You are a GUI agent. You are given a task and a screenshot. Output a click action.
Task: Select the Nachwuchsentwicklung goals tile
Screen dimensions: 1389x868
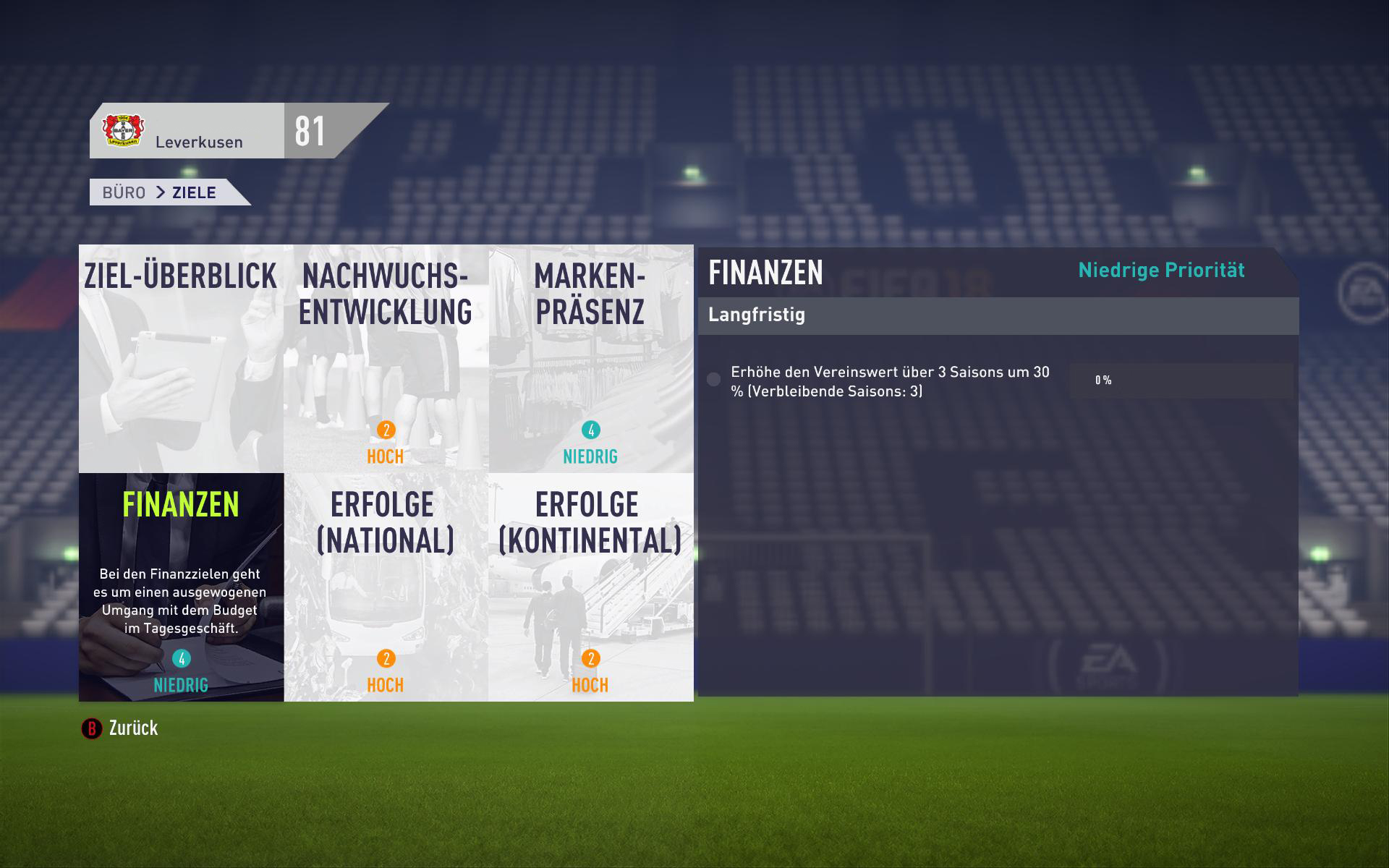386,359
